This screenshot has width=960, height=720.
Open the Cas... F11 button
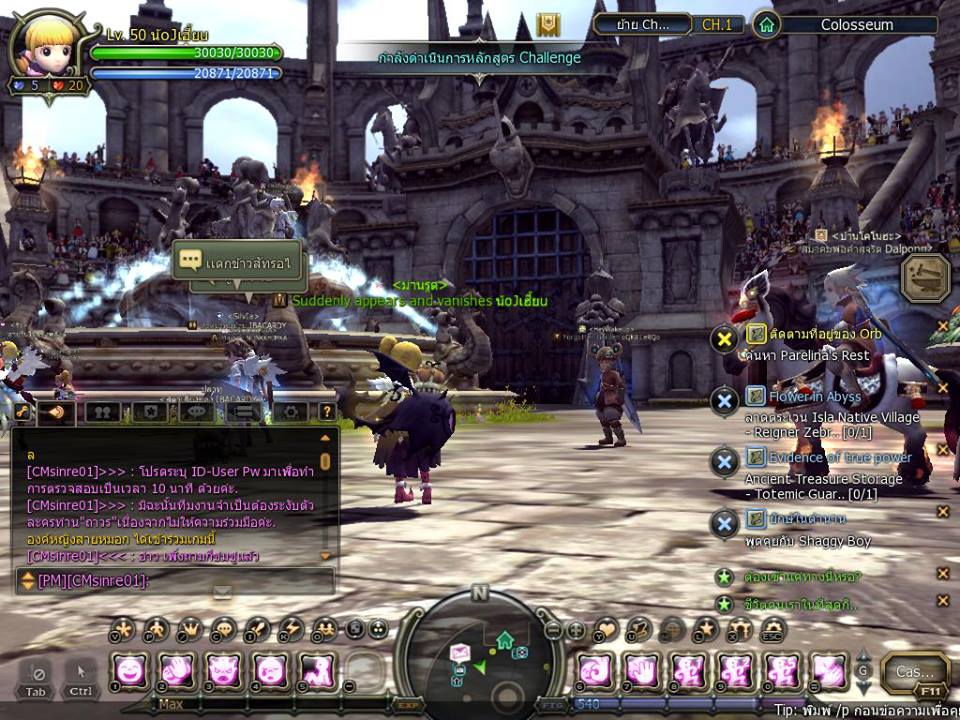click(x=914, y=673)
